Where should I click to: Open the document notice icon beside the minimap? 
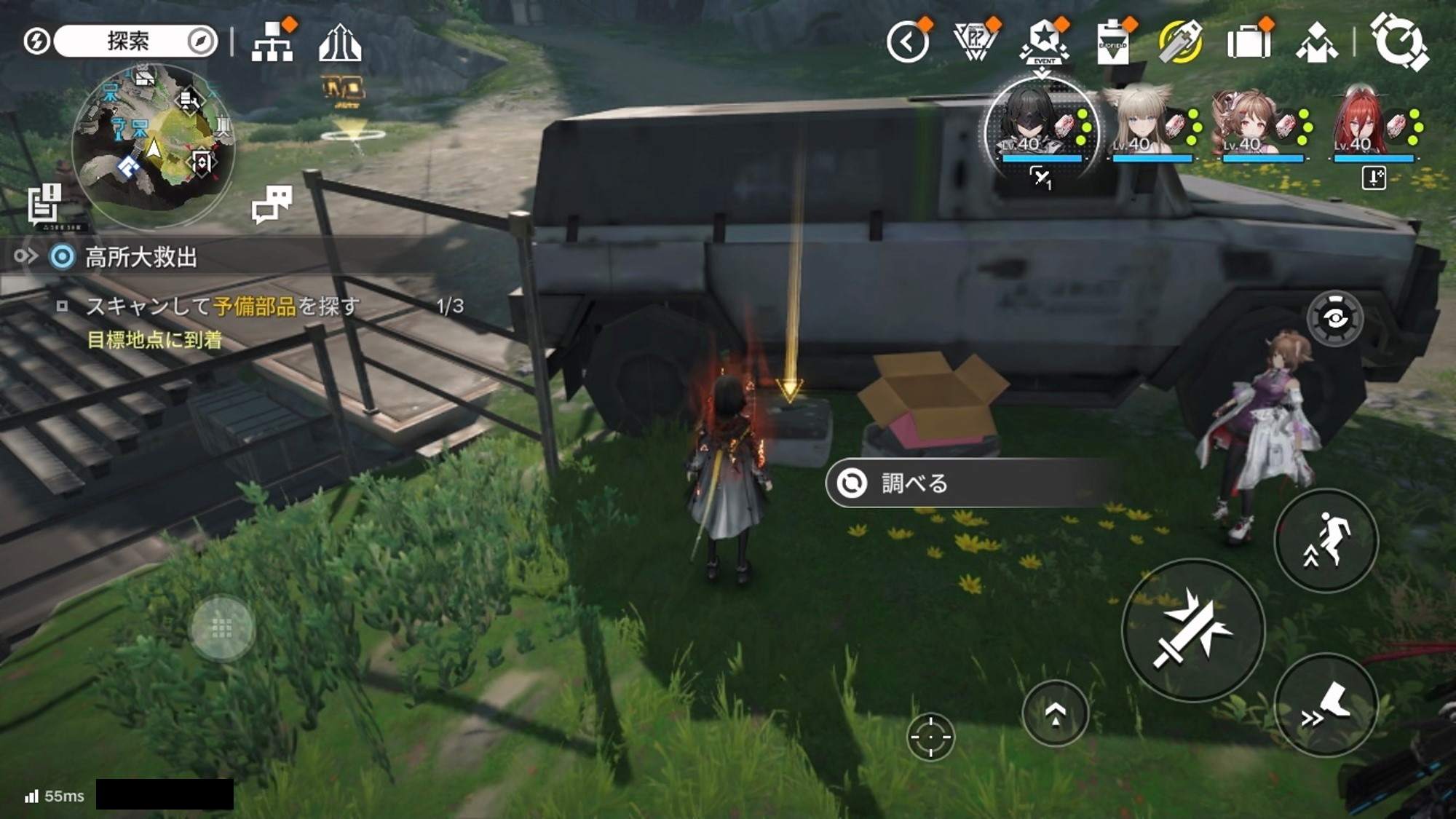(x=44, y=203)
